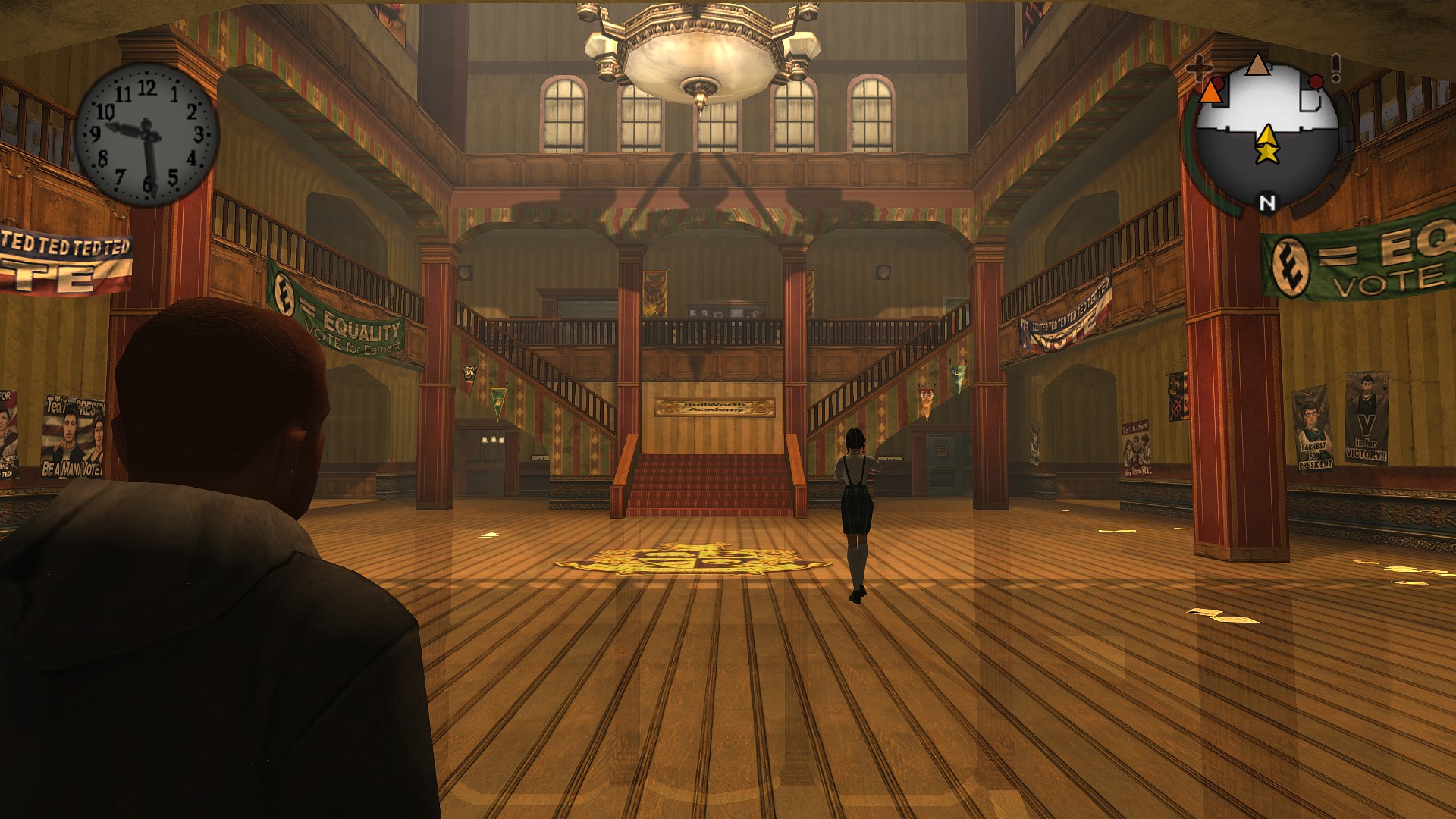
Task: Click the red dot marker on the minimap's right
Action: click(1315, 82)
